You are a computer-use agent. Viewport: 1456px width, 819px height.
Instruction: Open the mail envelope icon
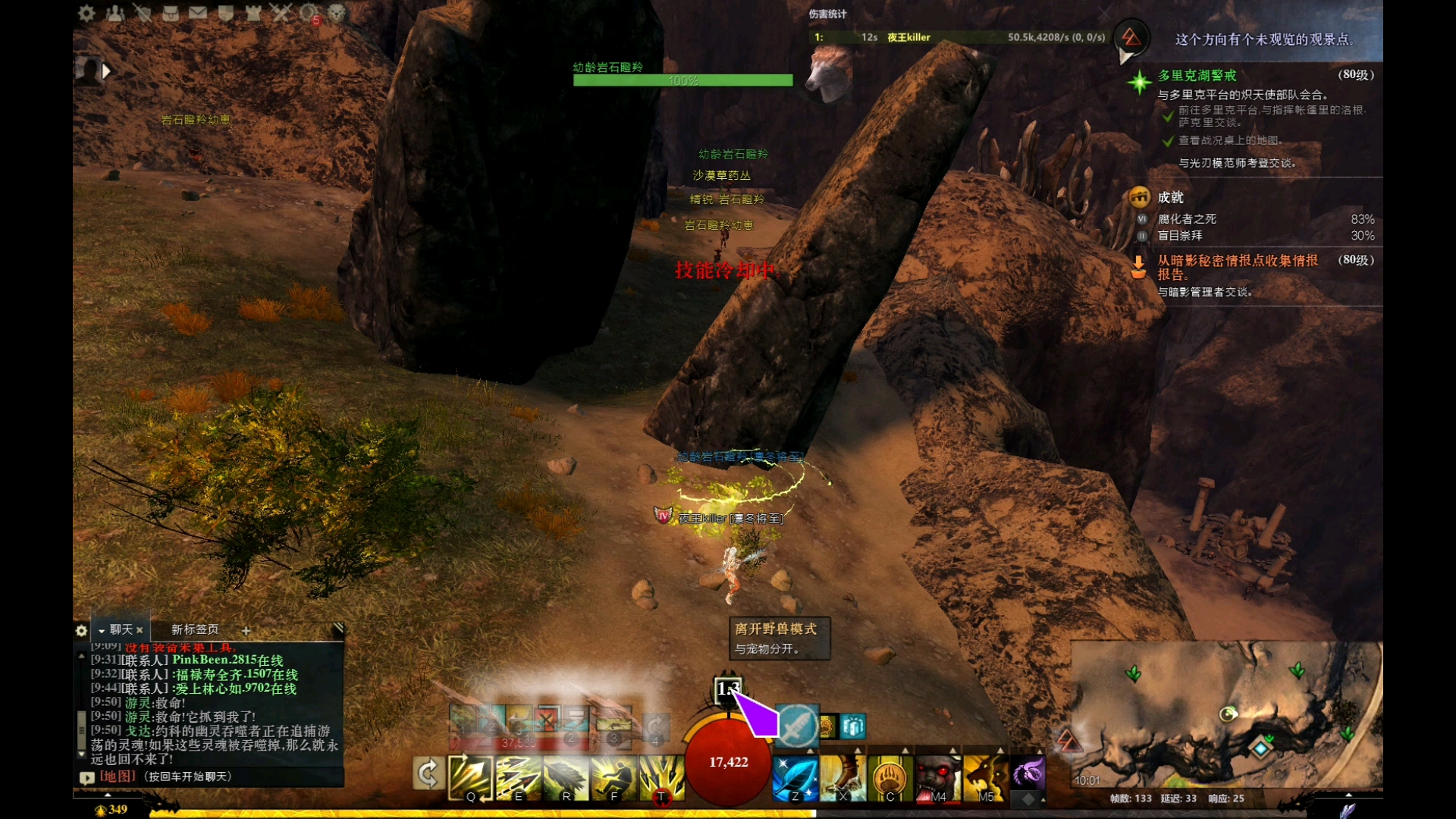[x=198, y=13]
